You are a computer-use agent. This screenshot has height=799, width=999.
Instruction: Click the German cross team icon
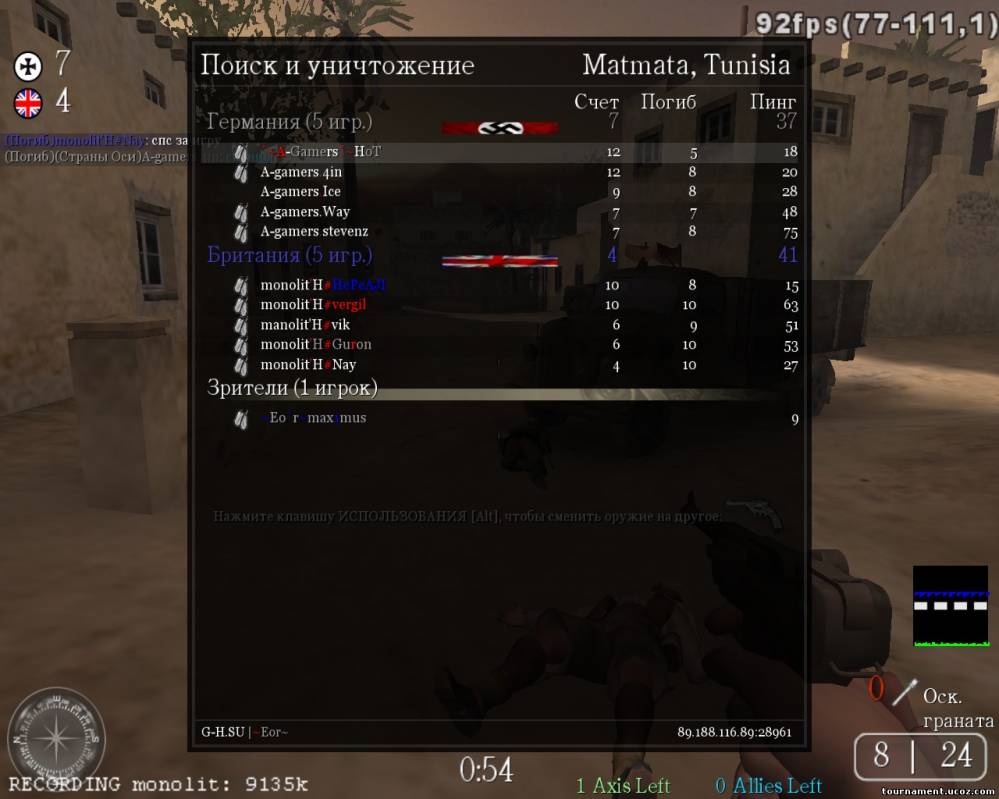coord(27,67)
